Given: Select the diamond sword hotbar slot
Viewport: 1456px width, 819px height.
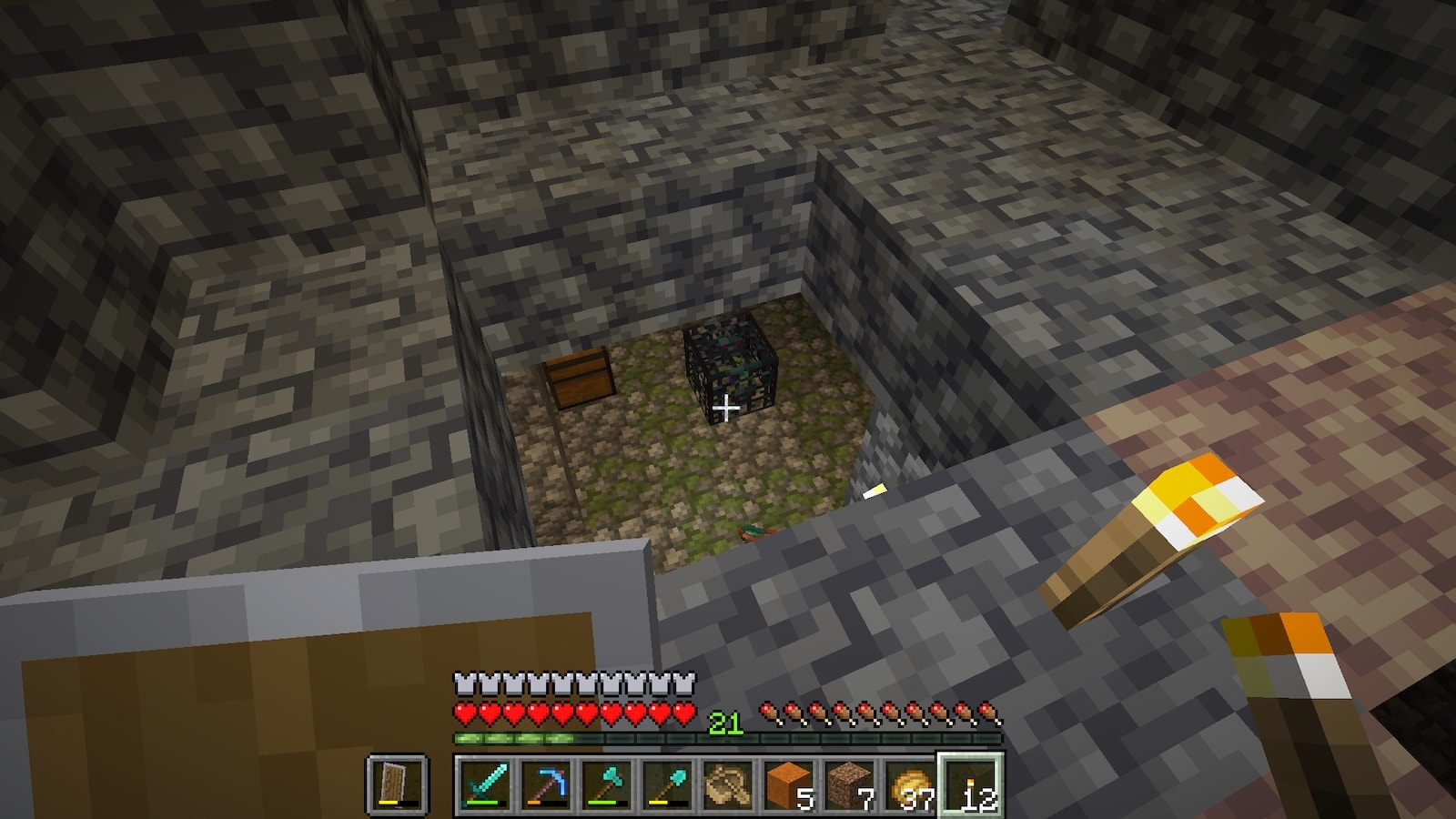Looking at the screenshot, I should (x=483, y=784).
